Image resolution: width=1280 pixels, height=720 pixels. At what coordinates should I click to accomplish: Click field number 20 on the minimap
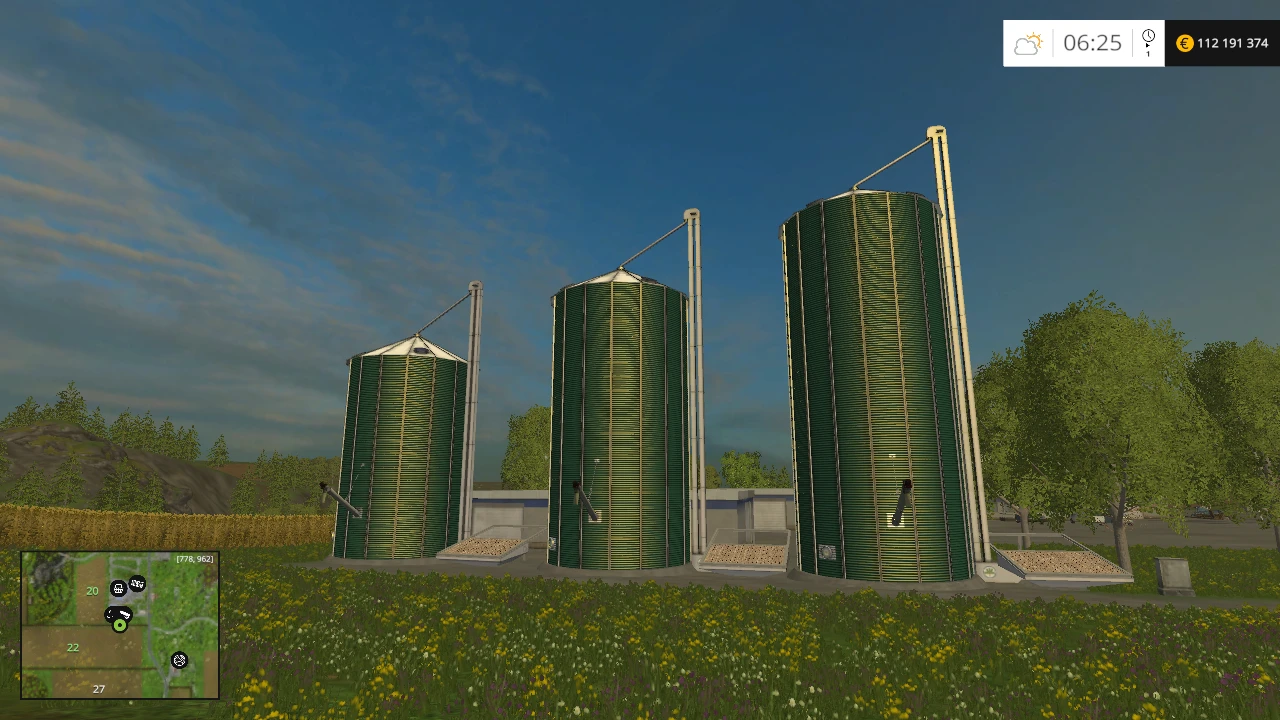click(92, 591)
